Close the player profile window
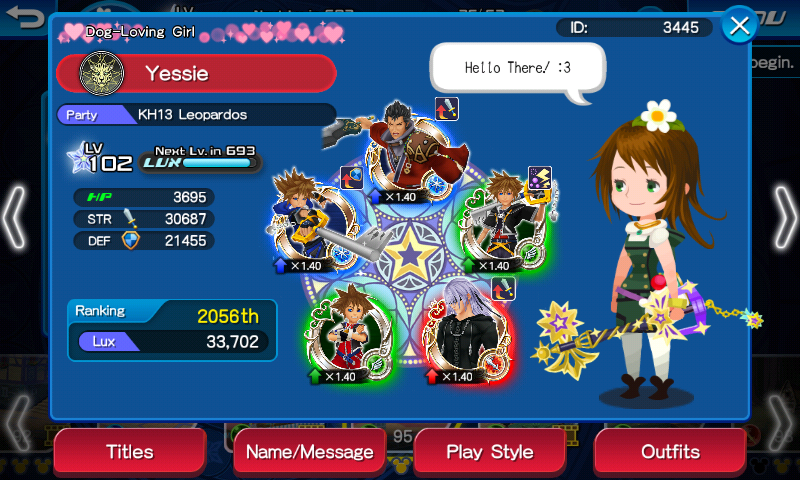Image resolution: width=800 pixels, height=480 pixels. click(739, 26)
